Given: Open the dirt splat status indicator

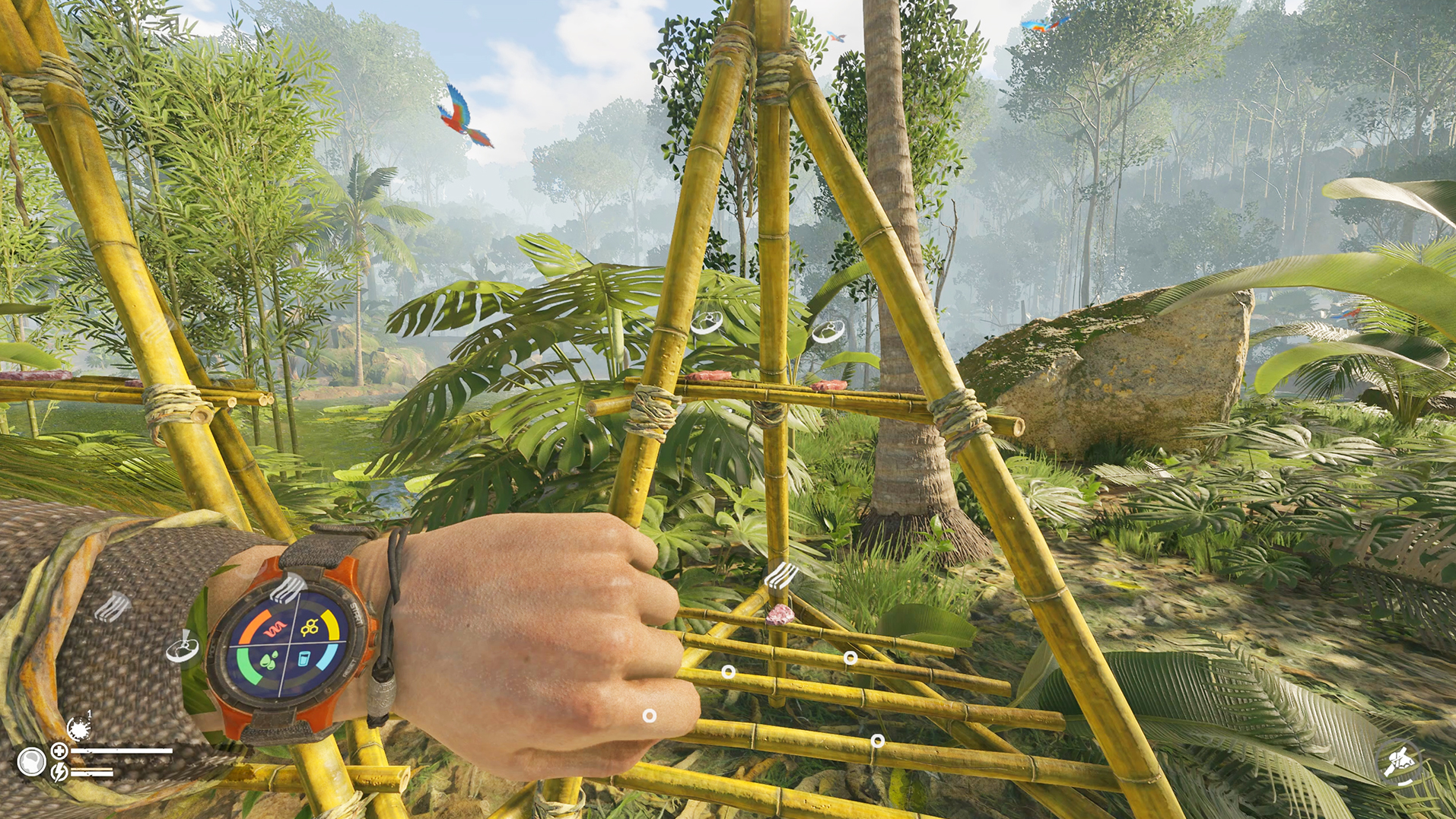Looking at the screenshot, I should point(78,728).
